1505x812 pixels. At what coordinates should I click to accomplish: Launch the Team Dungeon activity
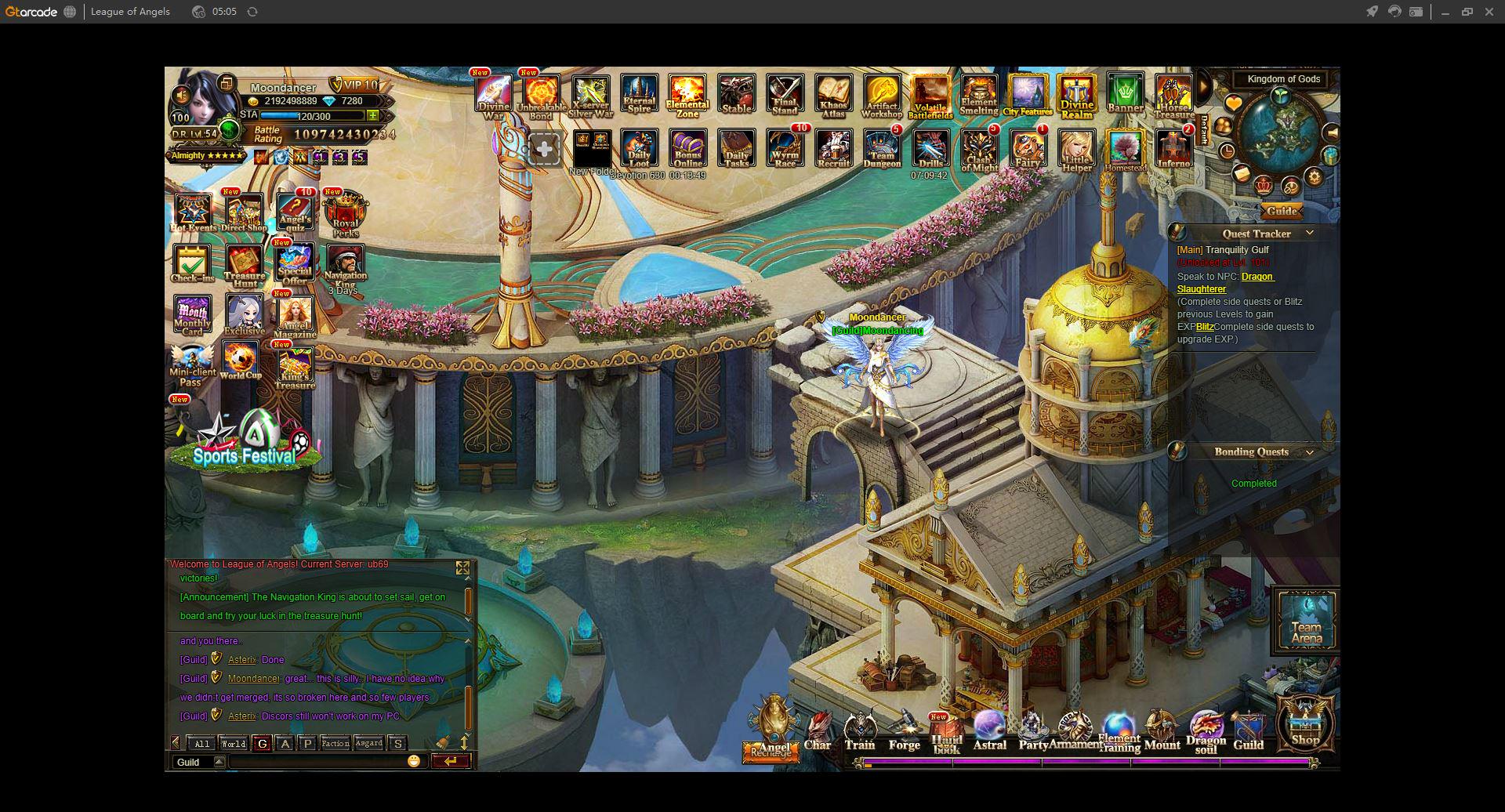pos(882,148)
